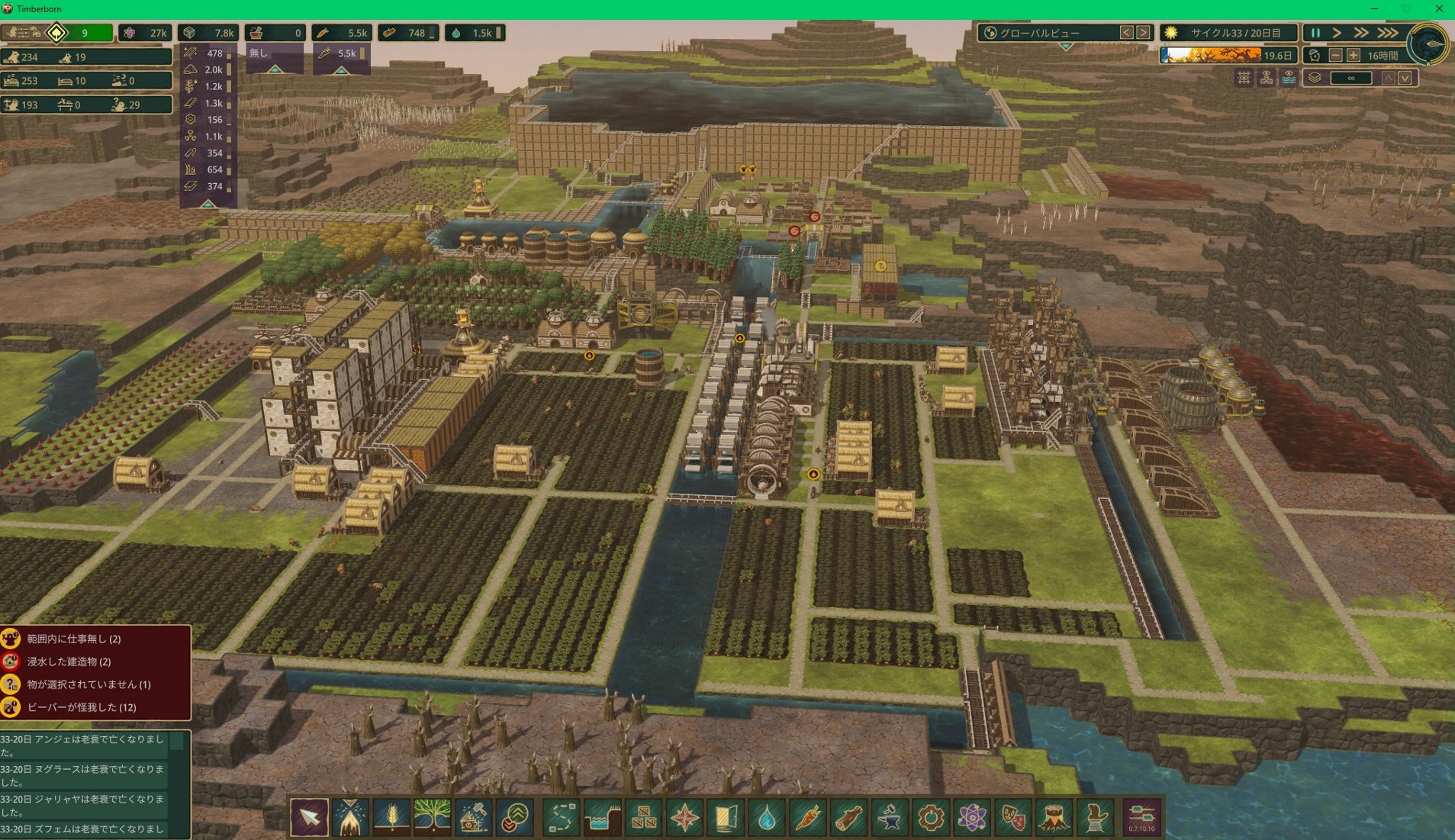Screen dimensions: 1455x840
Task: Switch to next district with right arrow
Action: coord(1143,33)
